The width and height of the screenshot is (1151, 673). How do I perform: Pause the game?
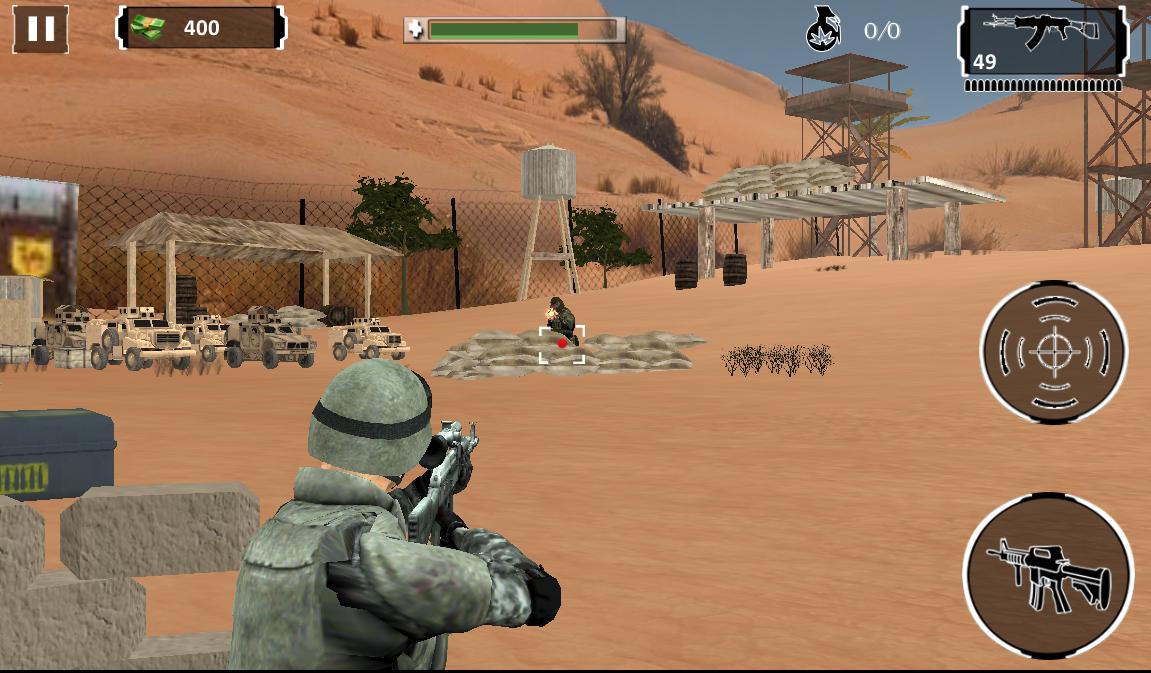[41, 29]
